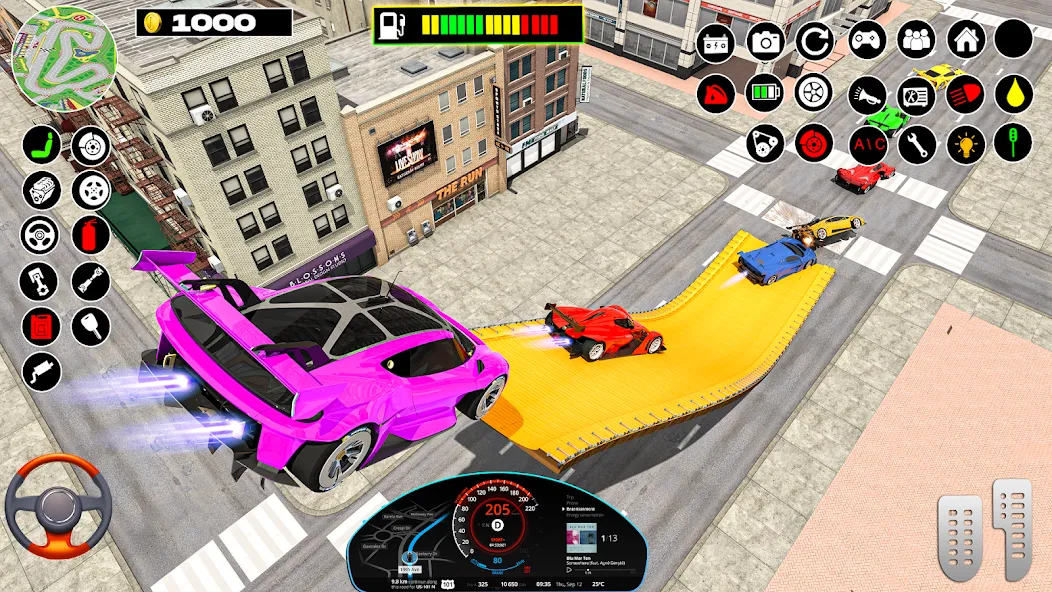Screen dimensions: 1052x592
Task: Hit the tall accelerator pedal
Action: [x=1010, y=527]
